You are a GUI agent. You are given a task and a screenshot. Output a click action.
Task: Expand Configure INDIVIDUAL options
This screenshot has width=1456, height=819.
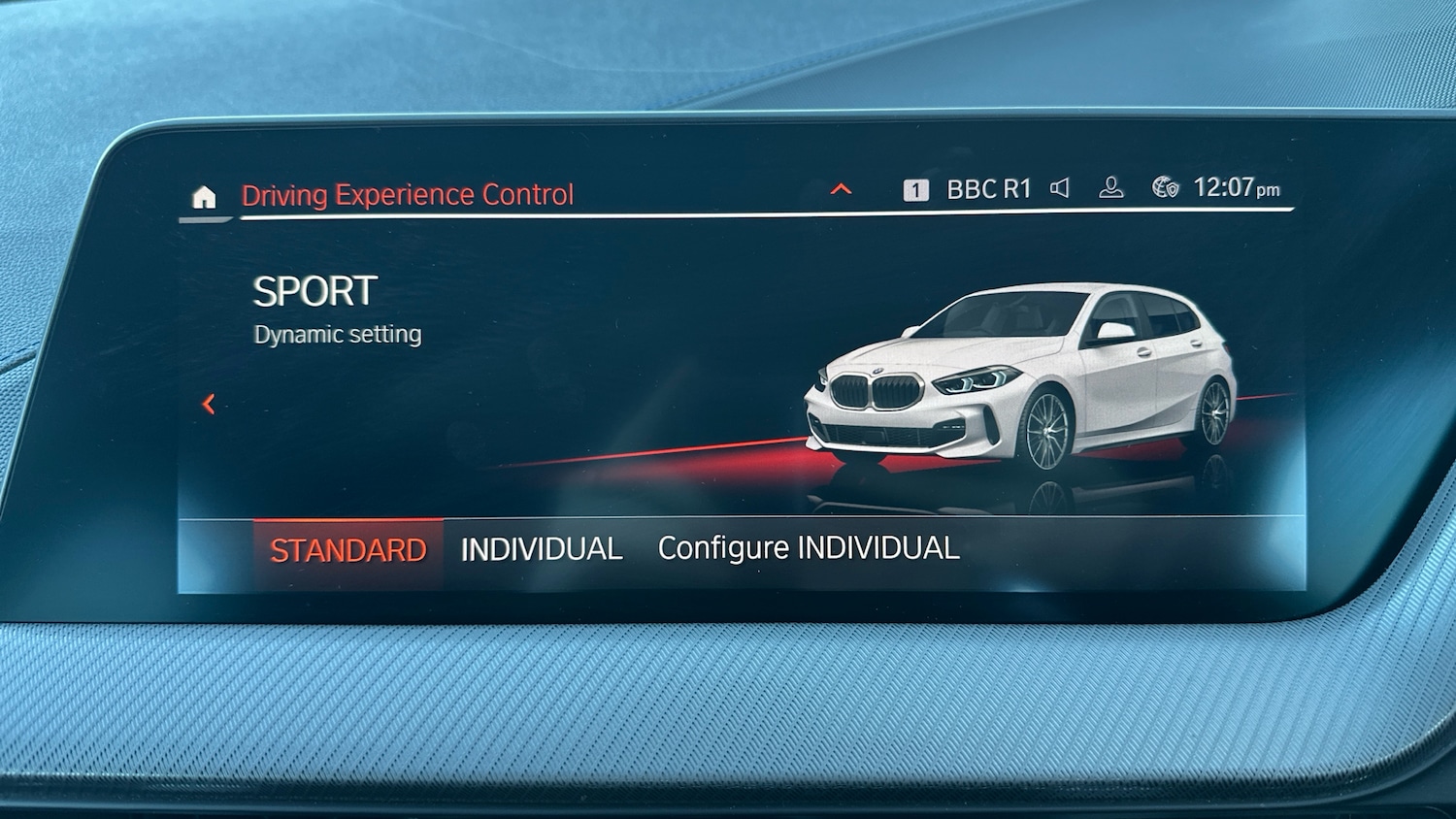(809, 548)
